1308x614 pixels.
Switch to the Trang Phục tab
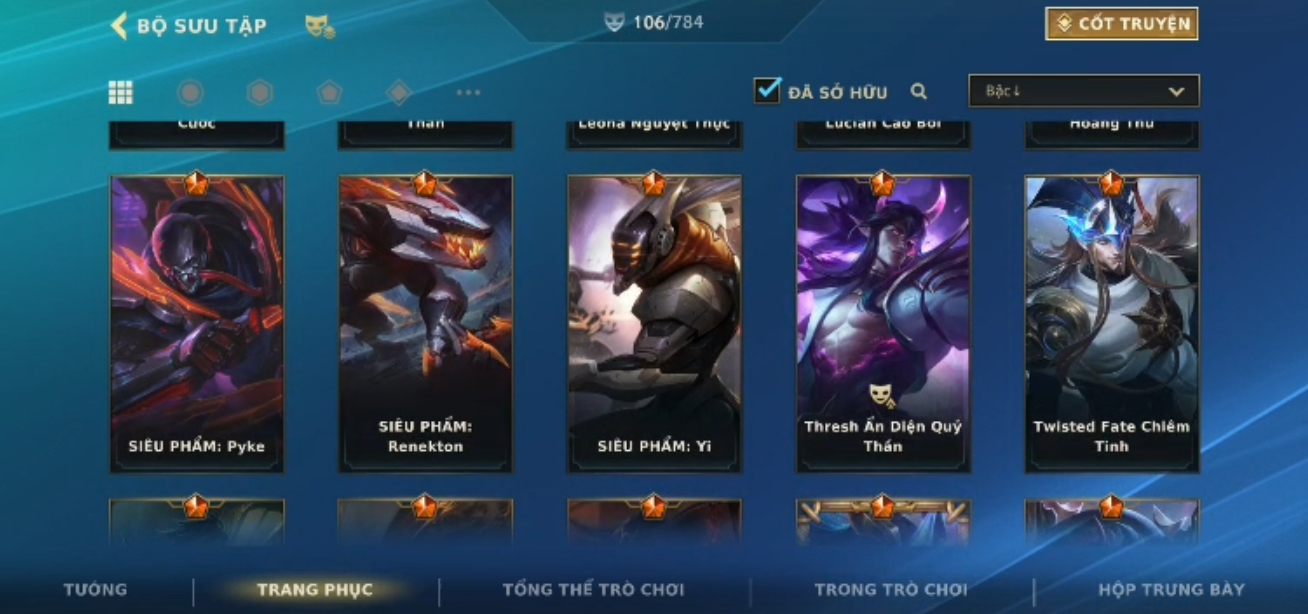point(315,589)
